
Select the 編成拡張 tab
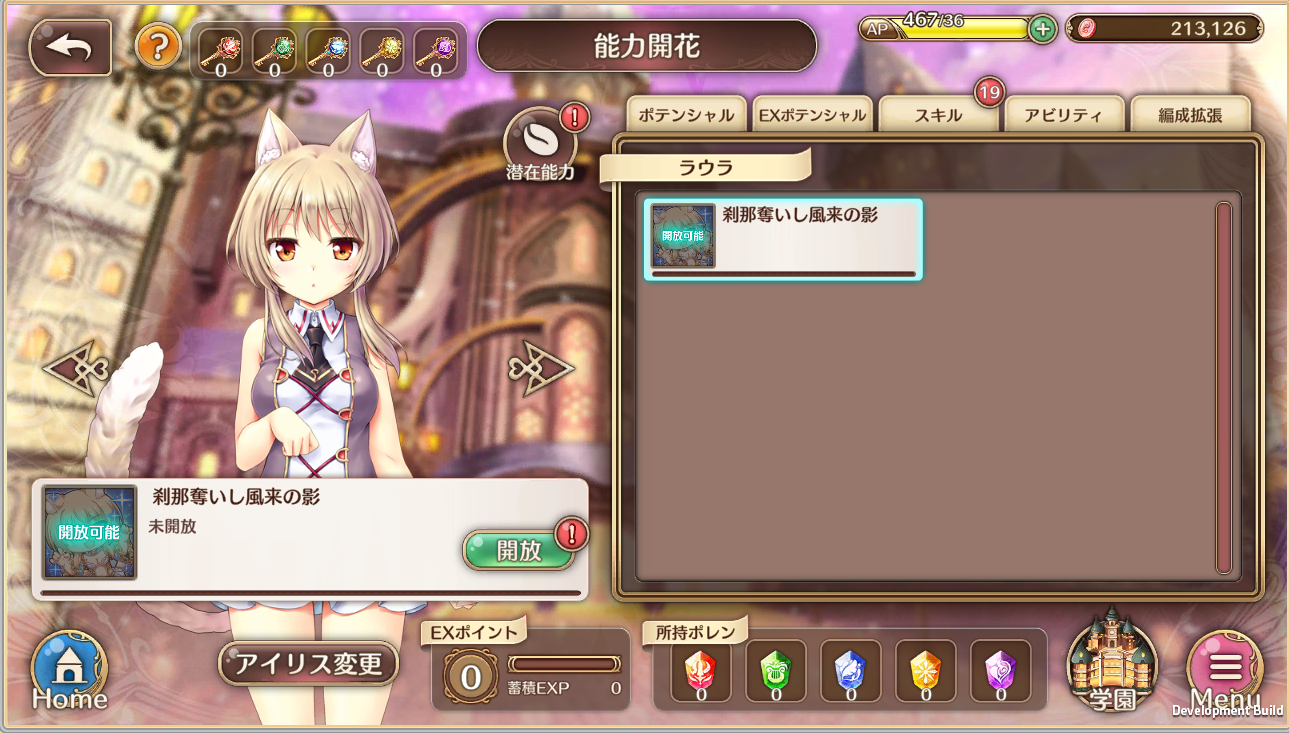pos(1190,114)
